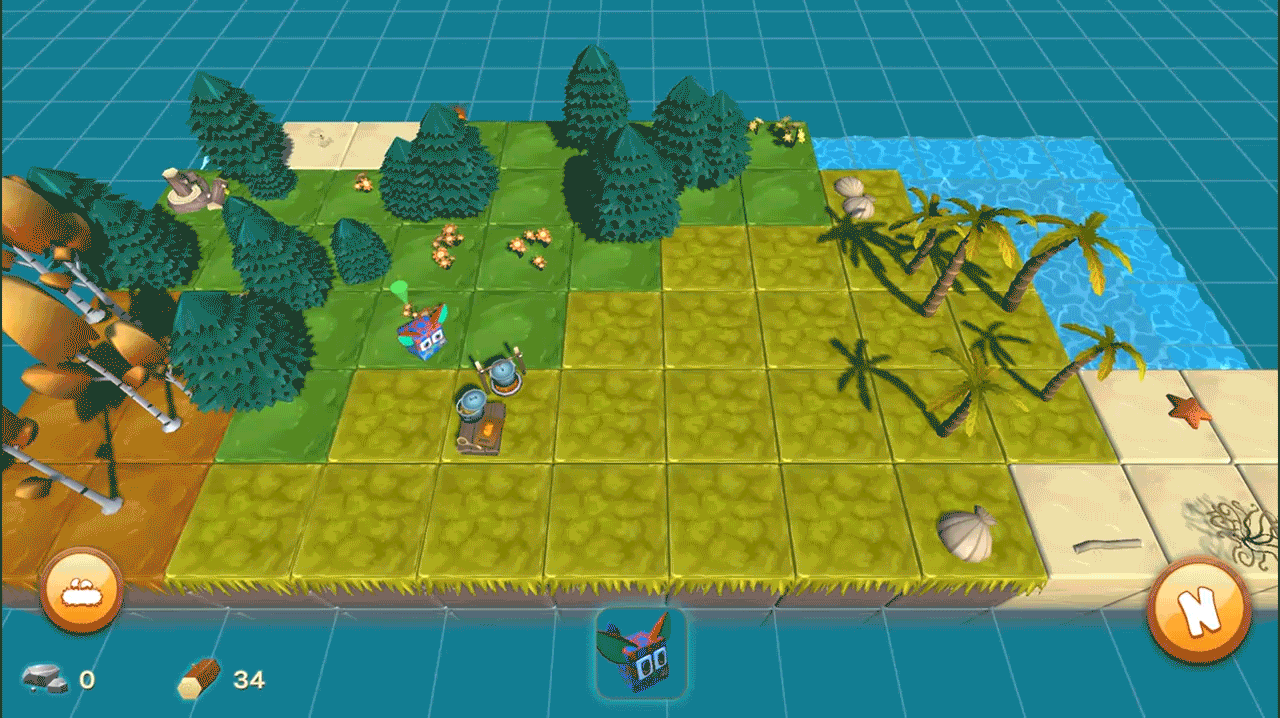1280x718 pixels.
Task: Select the blue cube character portrait
Action: (x=640, y=653)
